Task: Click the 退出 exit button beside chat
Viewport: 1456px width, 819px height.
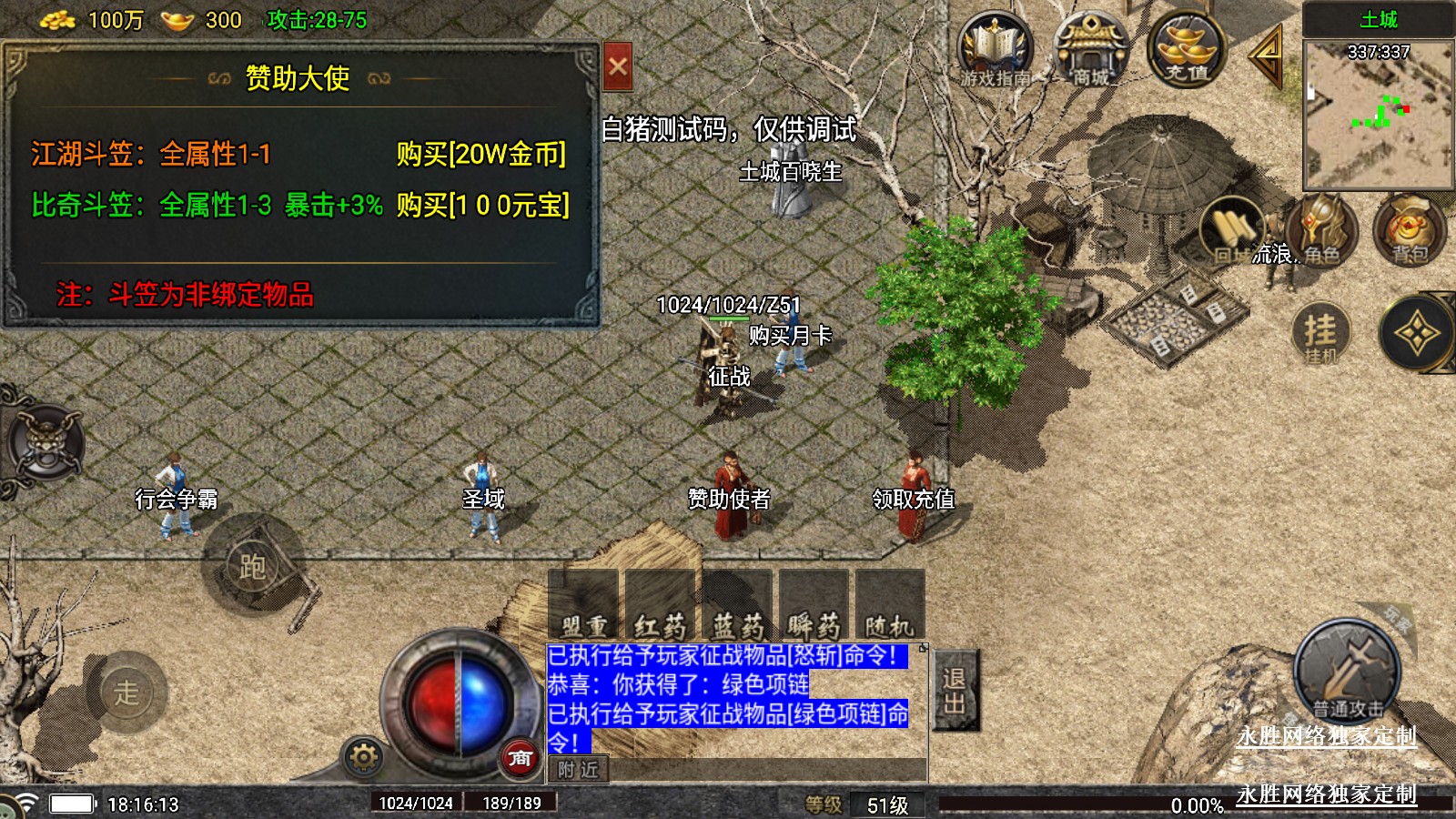Action: pos(955,690)
